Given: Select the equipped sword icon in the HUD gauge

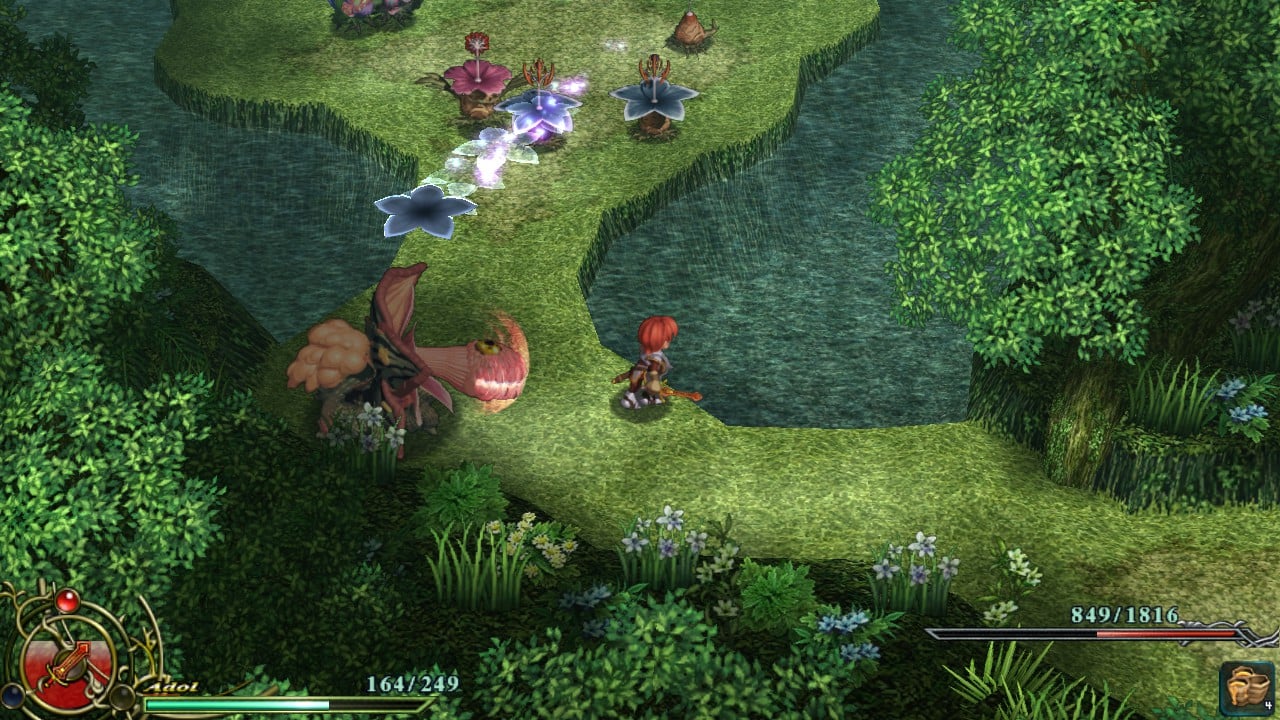Looking at the screenshot, I should point(69,661).
